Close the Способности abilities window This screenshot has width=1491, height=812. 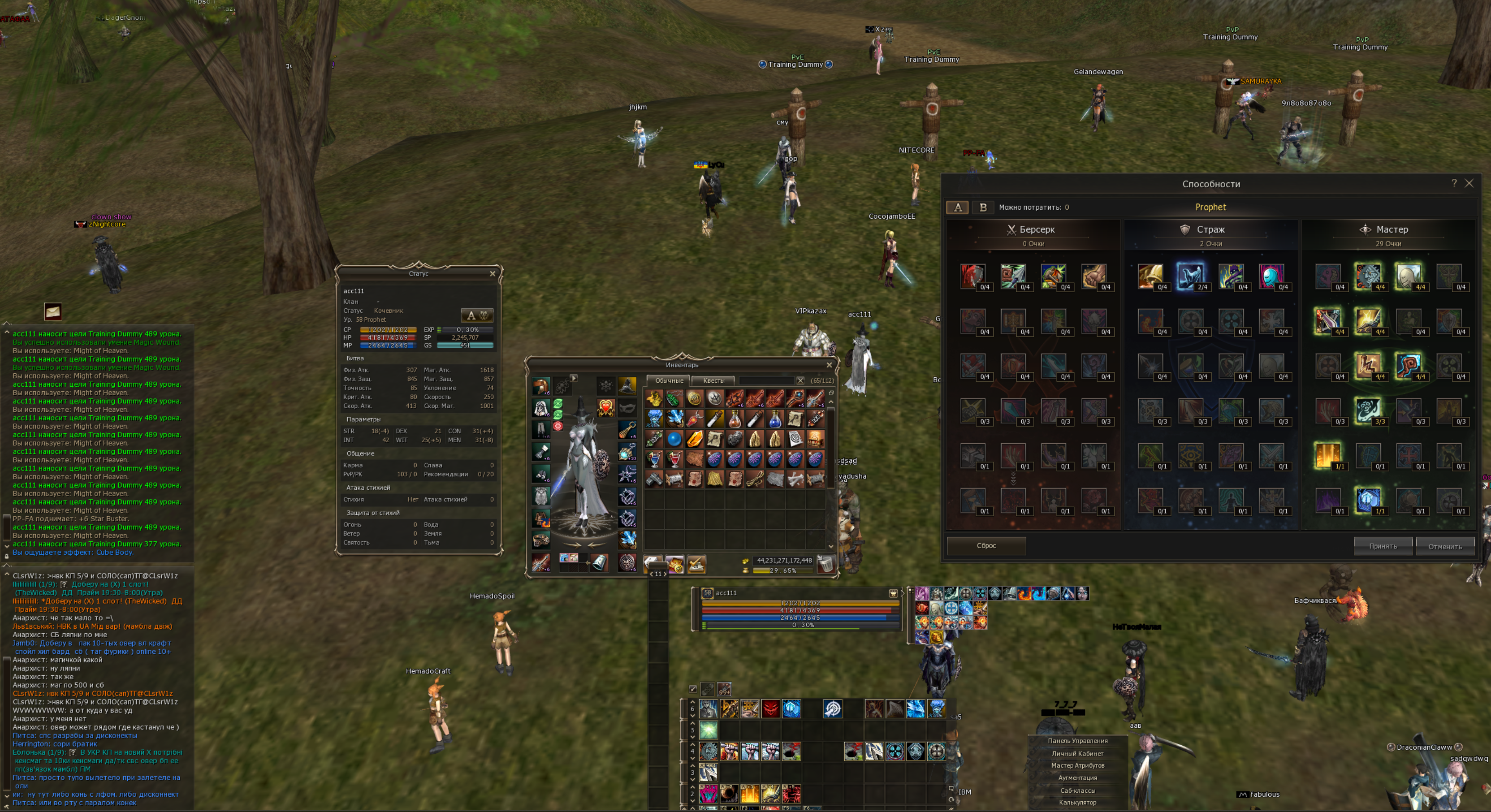click(1469, 183)
